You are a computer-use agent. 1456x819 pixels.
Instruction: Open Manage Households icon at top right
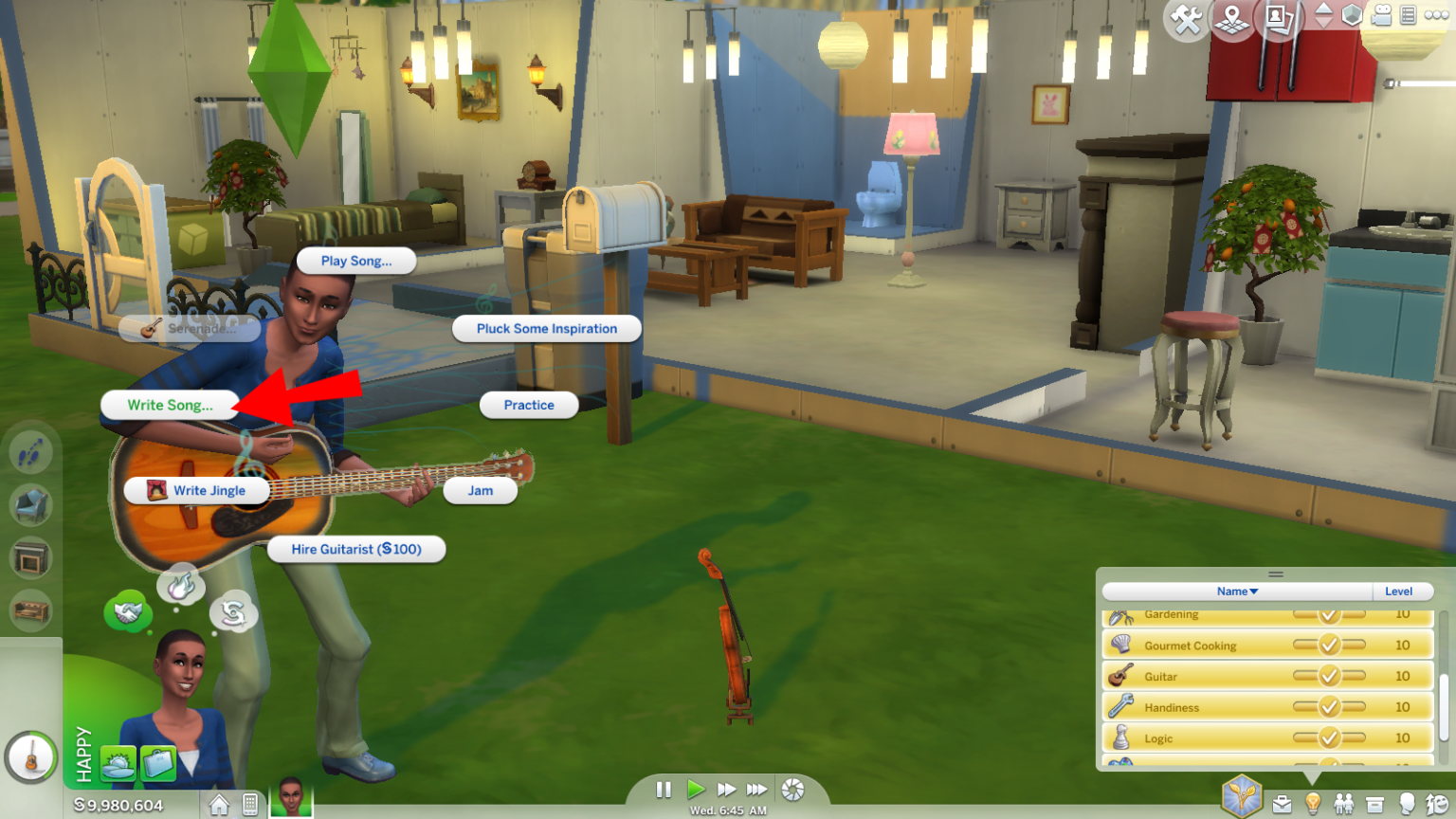point(1277,20)
